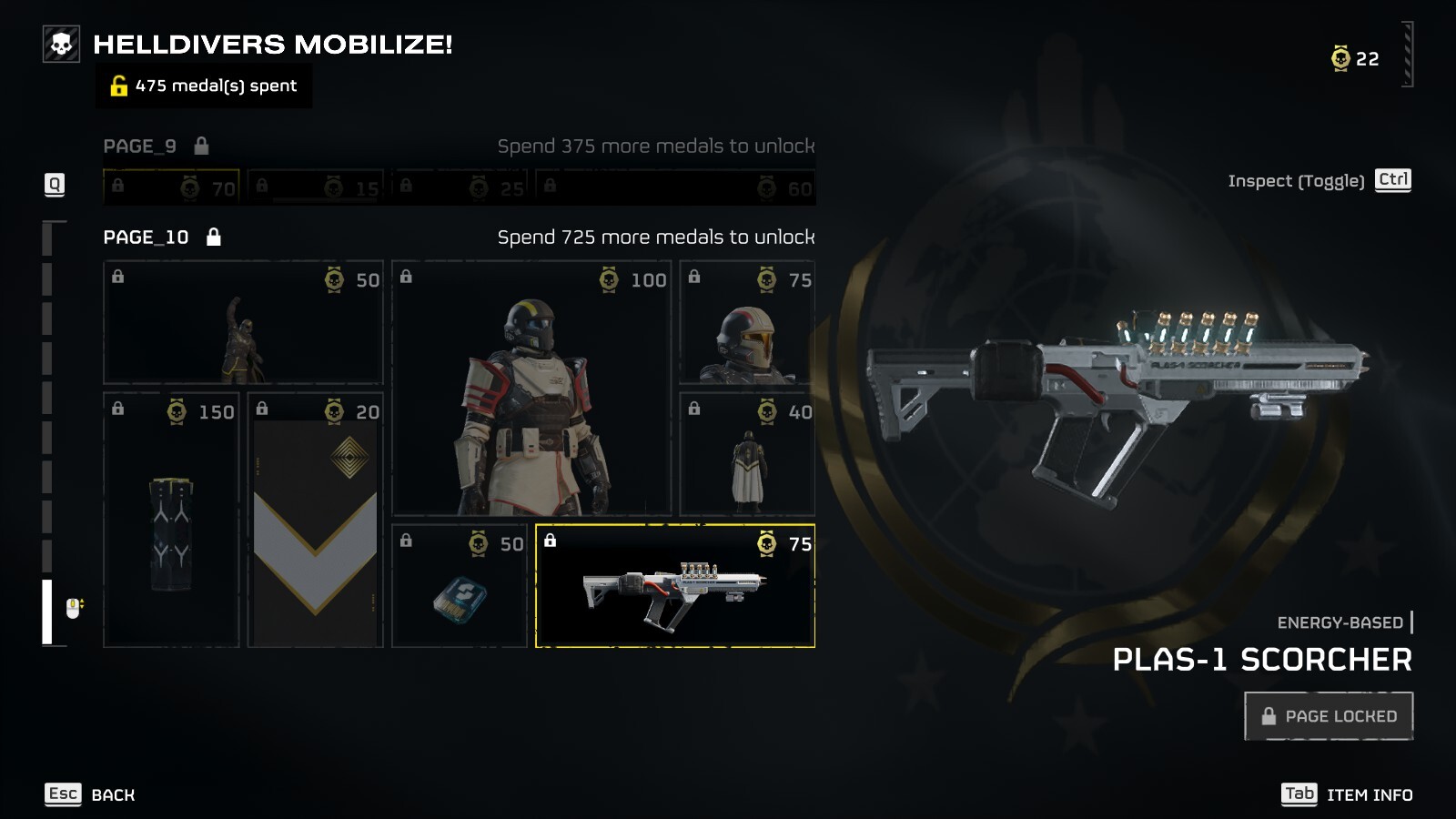1456x819 pixels.
Task: Choose the 150-medal booster item tile
Action: (x=171, y=520)
